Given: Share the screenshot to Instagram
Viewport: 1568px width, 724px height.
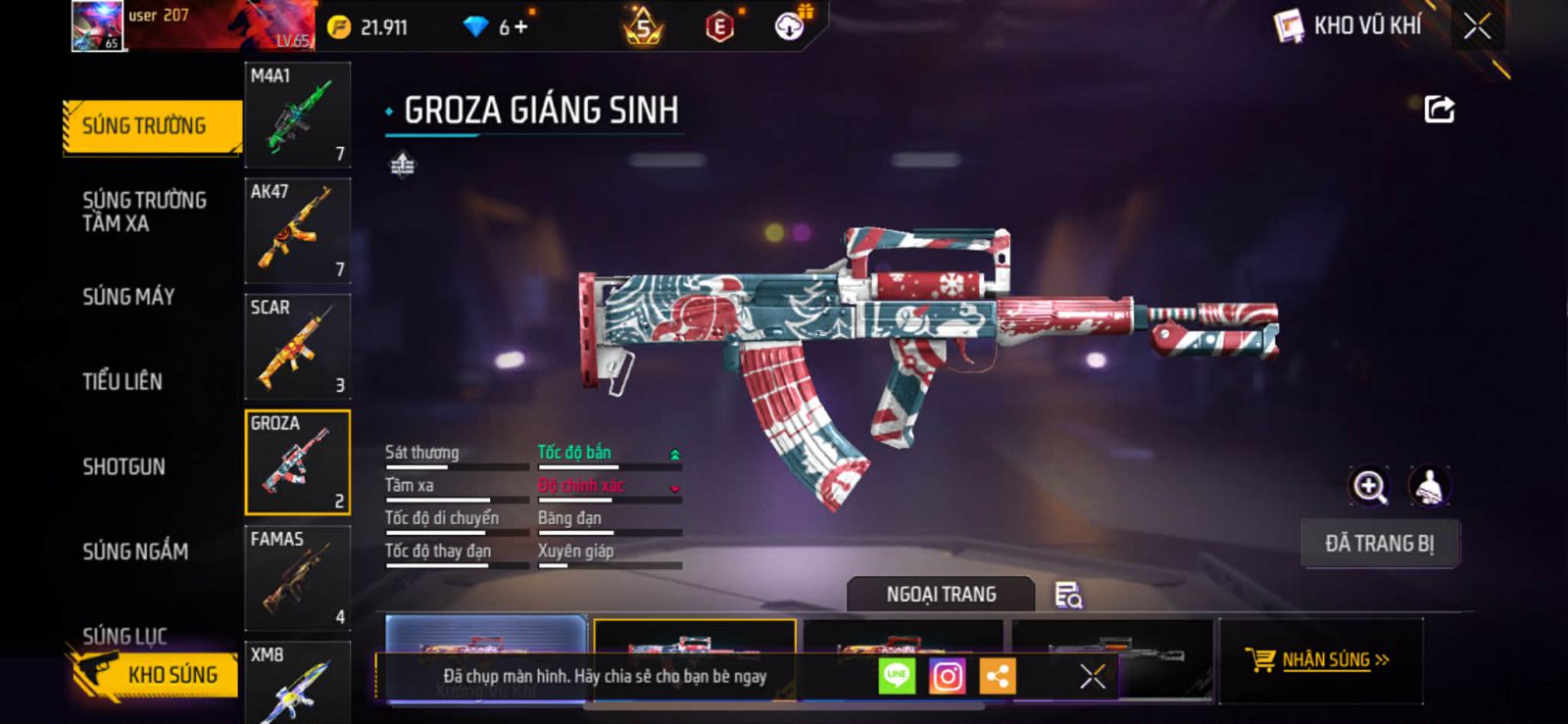Looking at the screenshot, I should [947, 676].
